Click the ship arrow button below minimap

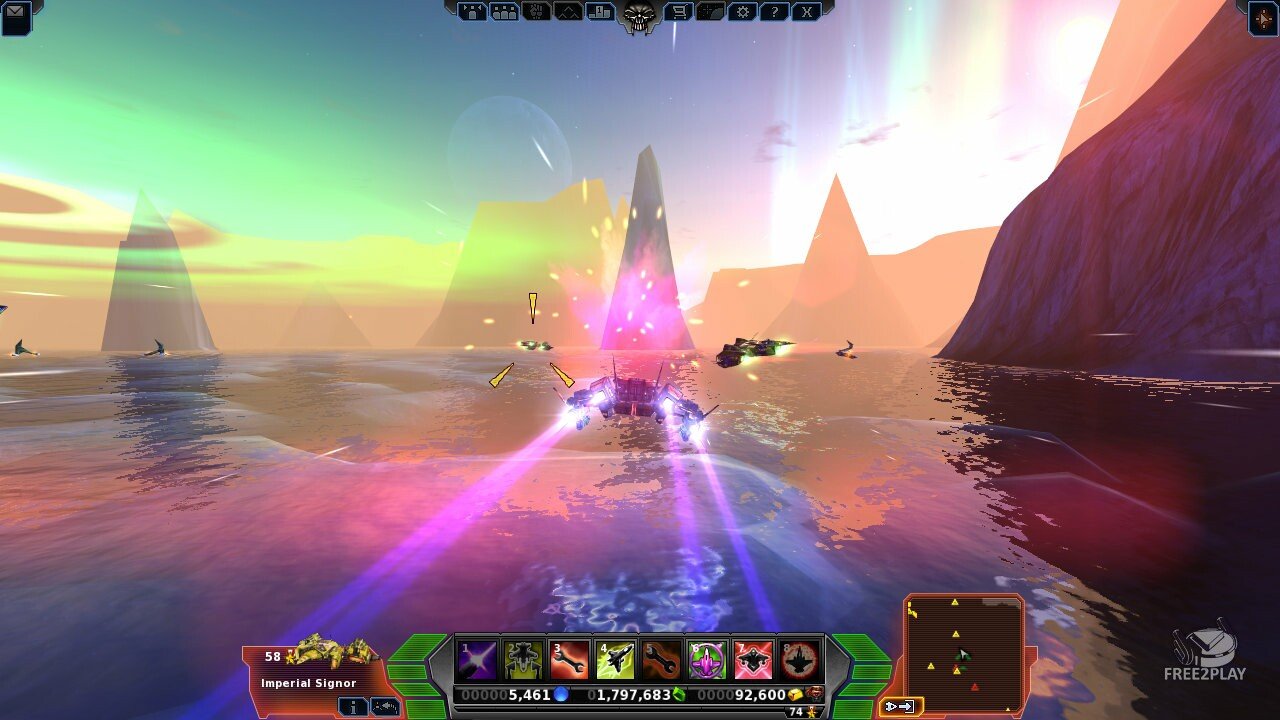900,706
